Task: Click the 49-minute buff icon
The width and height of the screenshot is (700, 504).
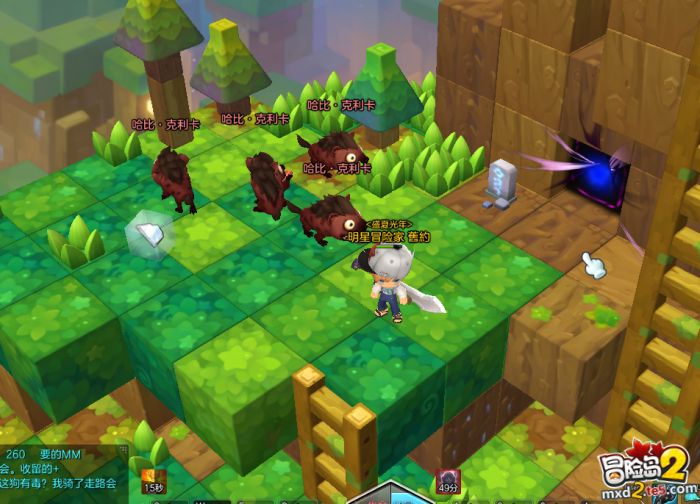Action: point(449,477)
